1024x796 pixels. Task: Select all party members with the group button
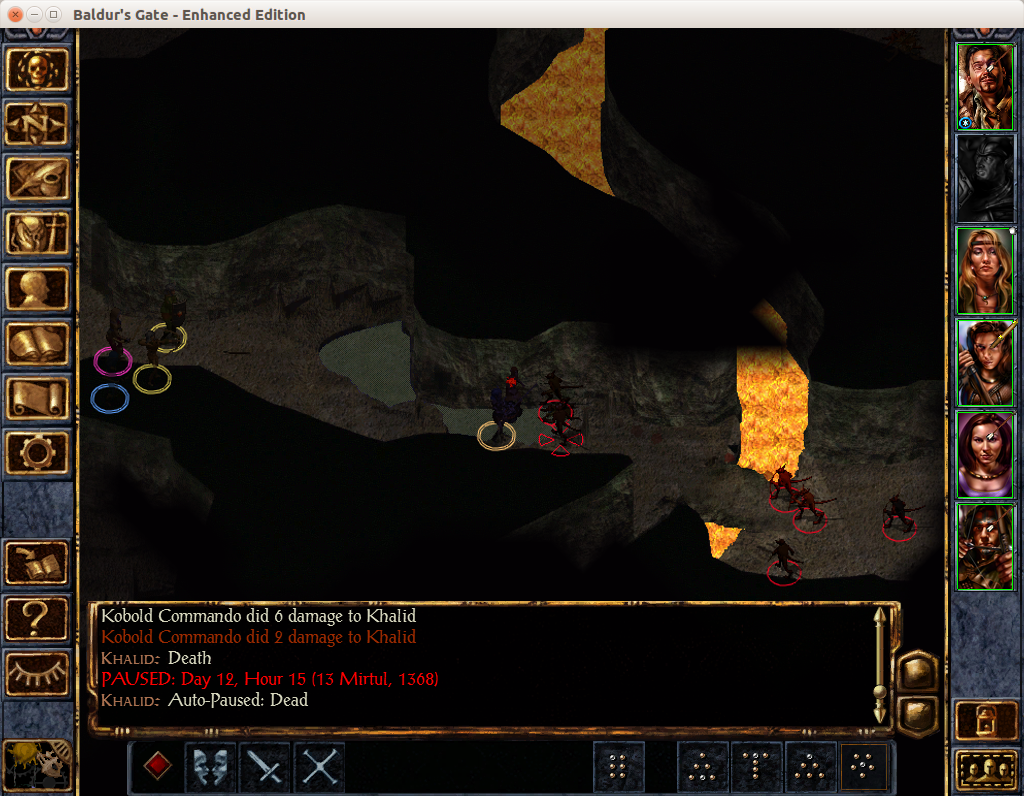(x=985, y=768)
